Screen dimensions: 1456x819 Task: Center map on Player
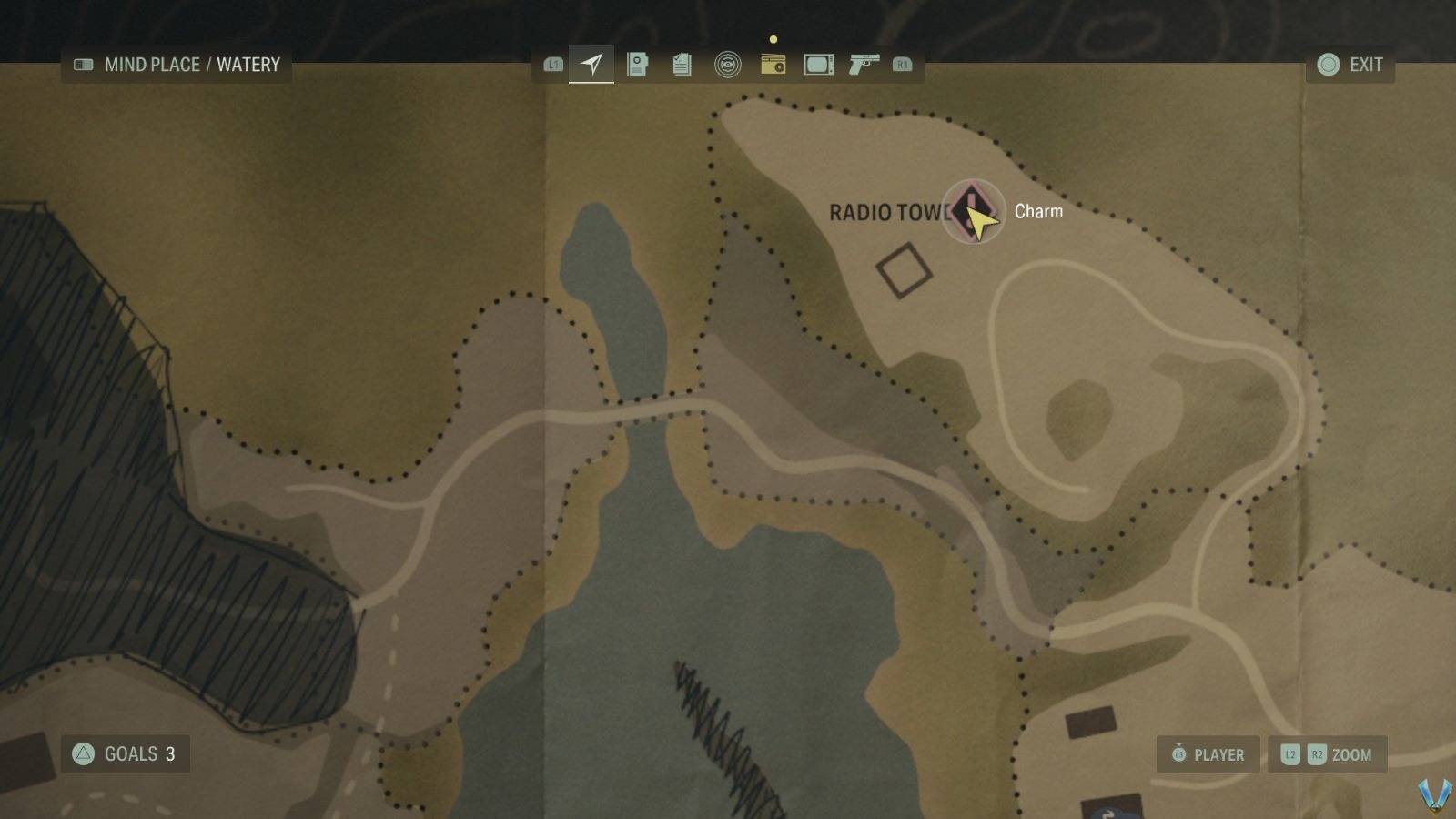tap(1208, 754)
